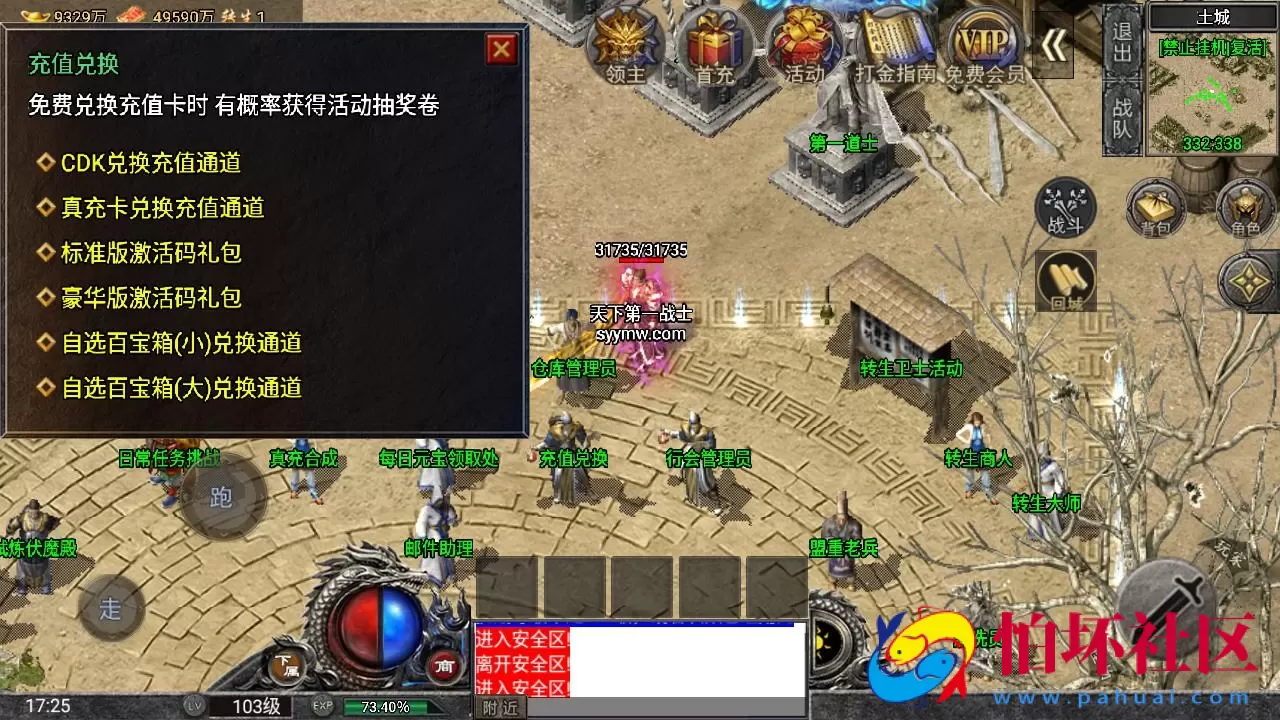Open the 首充 first-recharge gift icon

[712, 40]
